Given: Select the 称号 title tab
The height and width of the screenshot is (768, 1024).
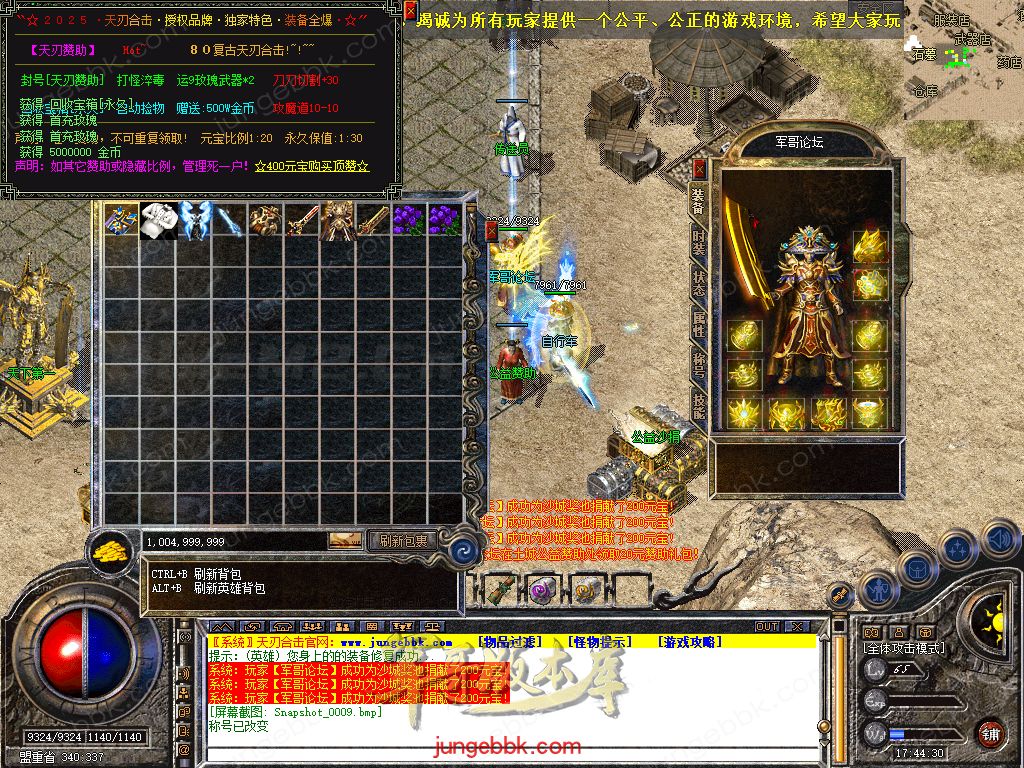Looking at the screenshot, I should coord(699,364).
